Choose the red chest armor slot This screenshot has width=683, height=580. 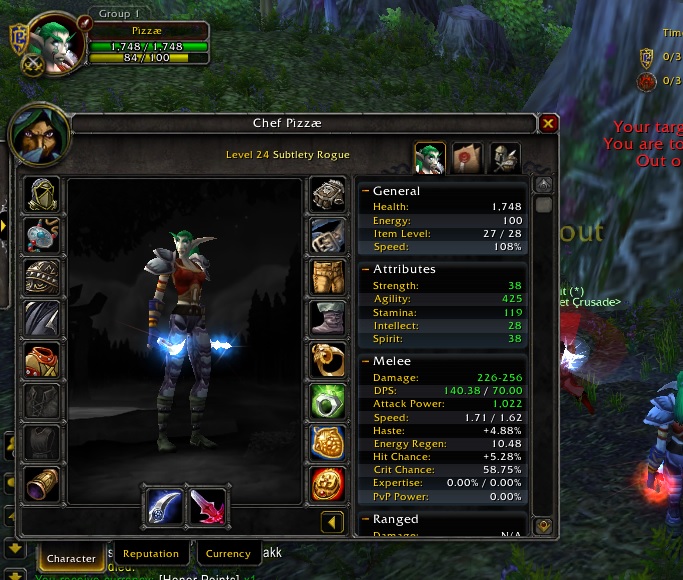(42, 360)
